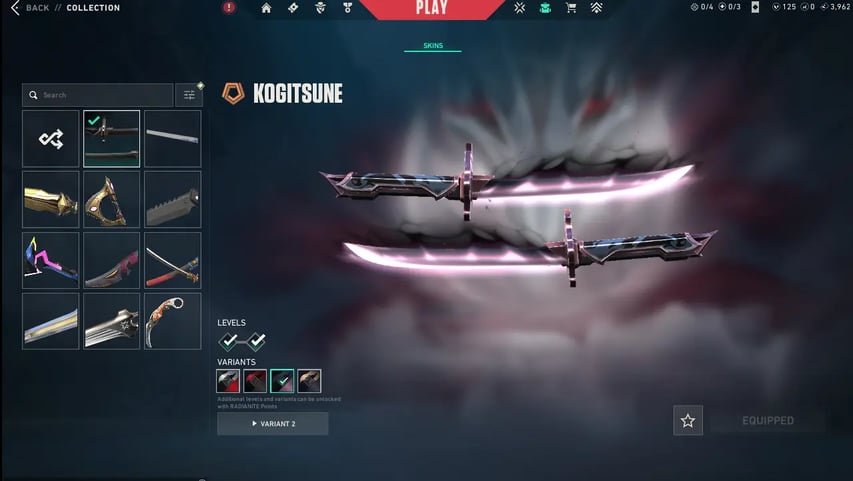The width and height of the screenshot is (853, 481).
Task: Open the skin filter options
Action: tap(188, 95)
